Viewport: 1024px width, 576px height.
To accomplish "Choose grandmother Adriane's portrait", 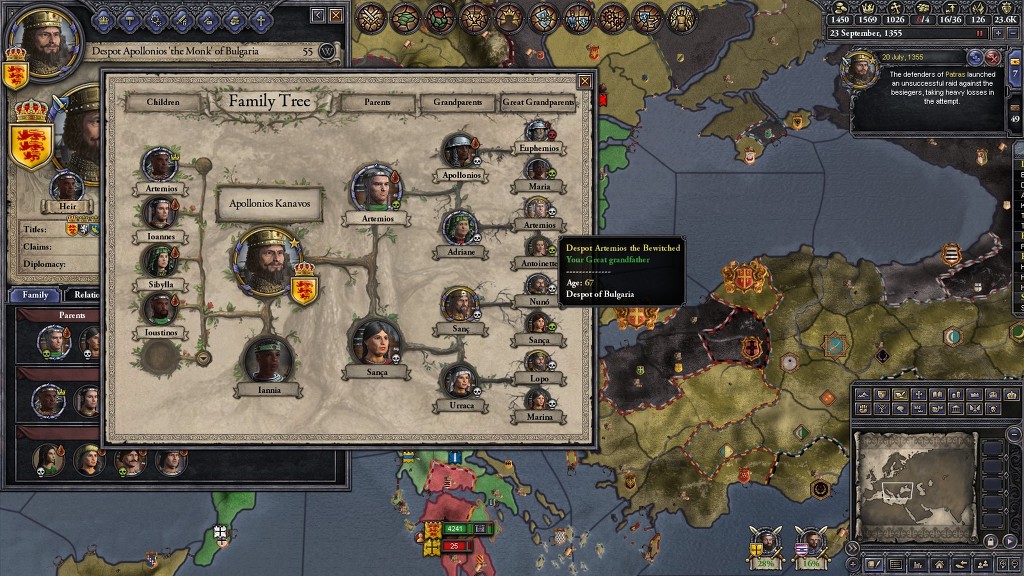I will (x=459, y=228).
